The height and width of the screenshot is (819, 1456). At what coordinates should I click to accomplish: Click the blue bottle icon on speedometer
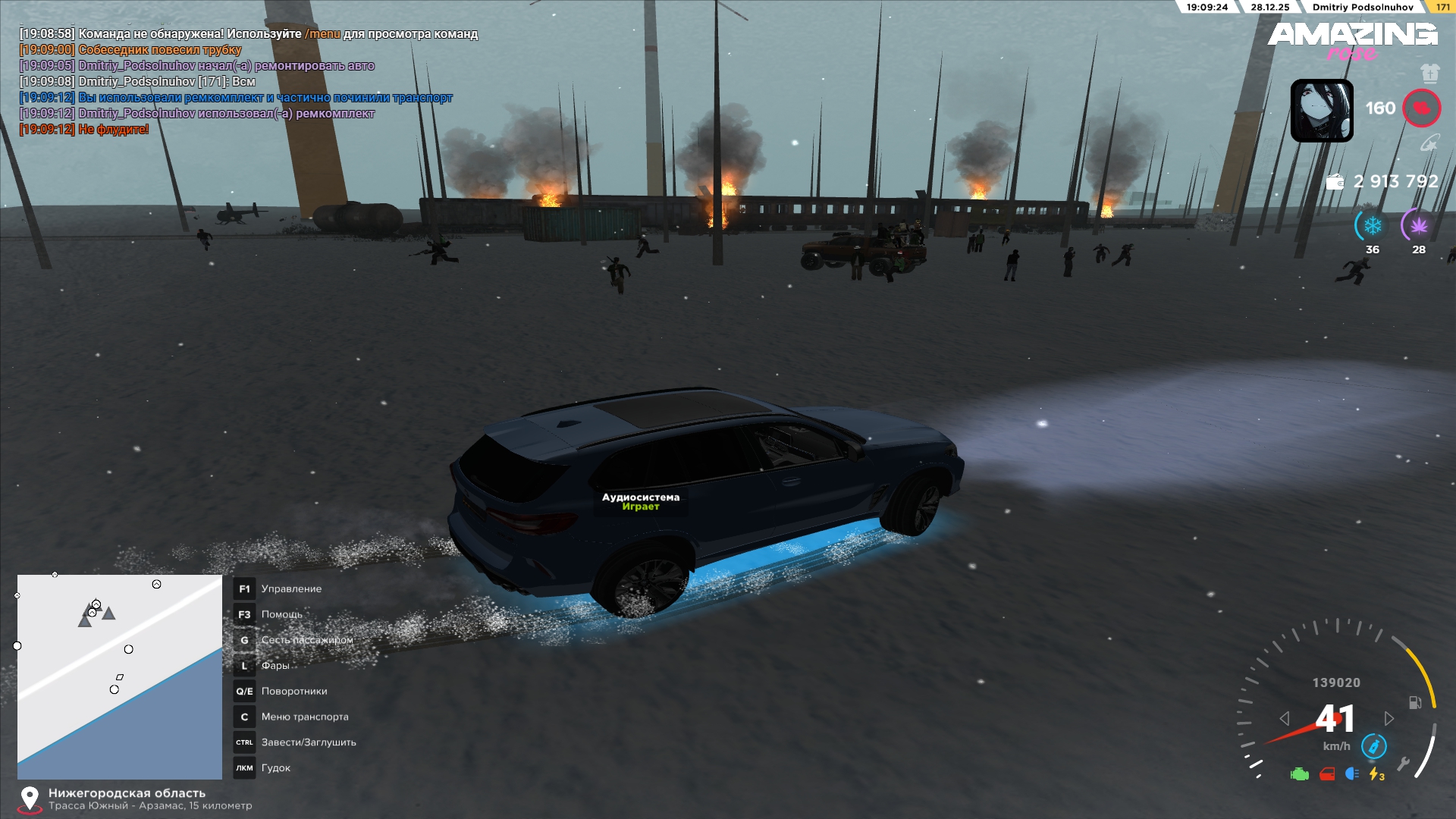tap(1373, 746)
